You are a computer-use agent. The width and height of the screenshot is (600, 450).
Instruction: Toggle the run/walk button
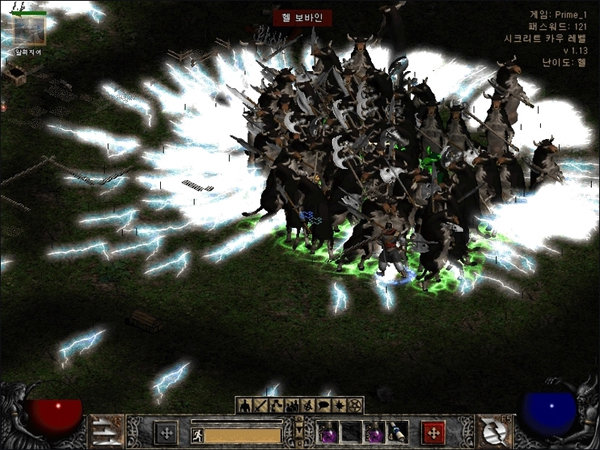(x=198, y=435)
